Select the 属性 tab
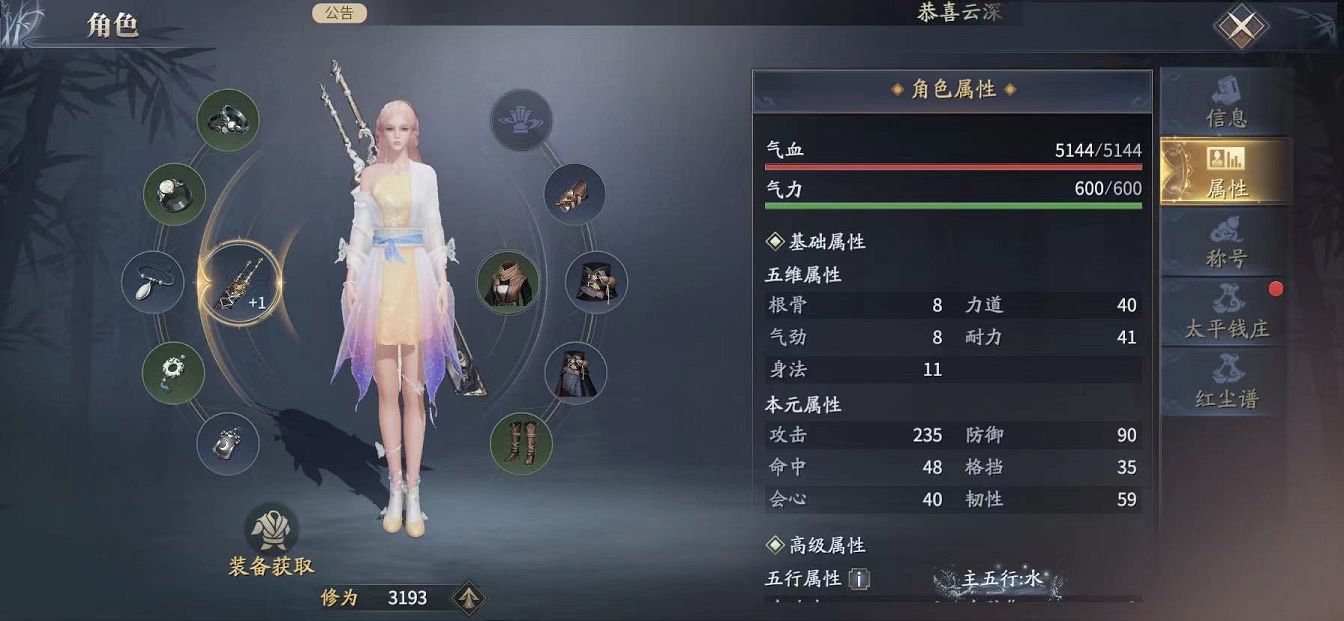This screenshot has width=1344, height=621. coord(1225,172)
